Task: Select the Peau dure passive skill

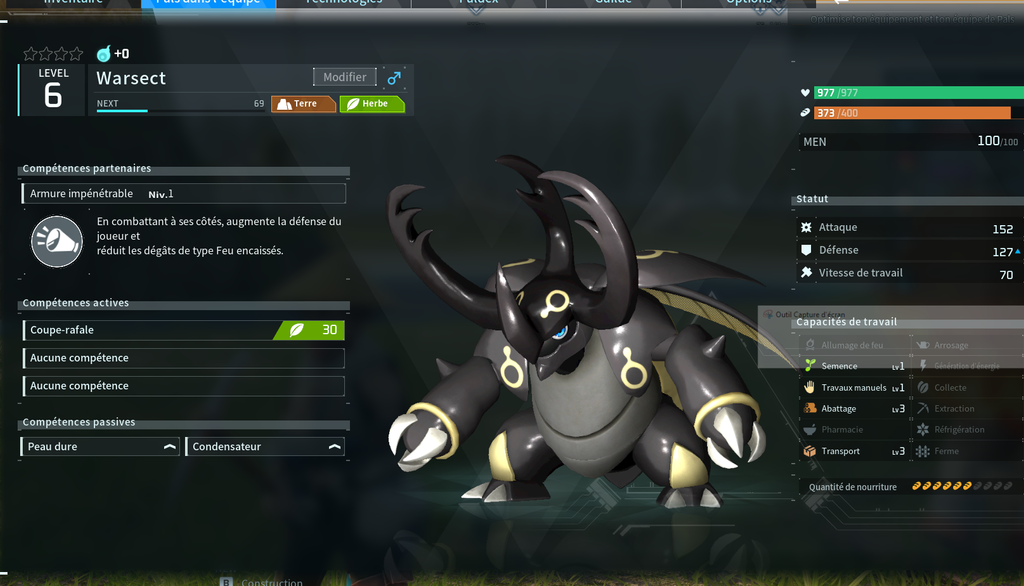Action: pos(101,447)
